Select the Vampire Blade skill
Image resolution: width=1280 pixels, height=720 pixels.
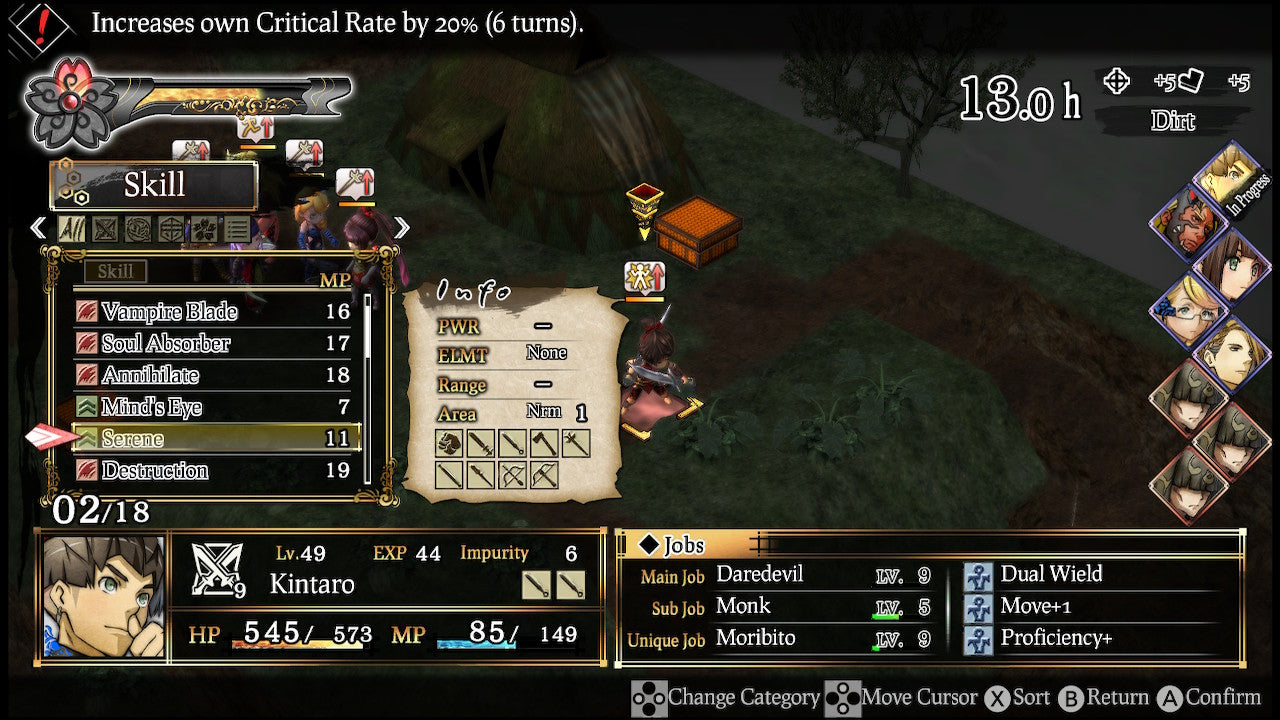coord(170,312)
